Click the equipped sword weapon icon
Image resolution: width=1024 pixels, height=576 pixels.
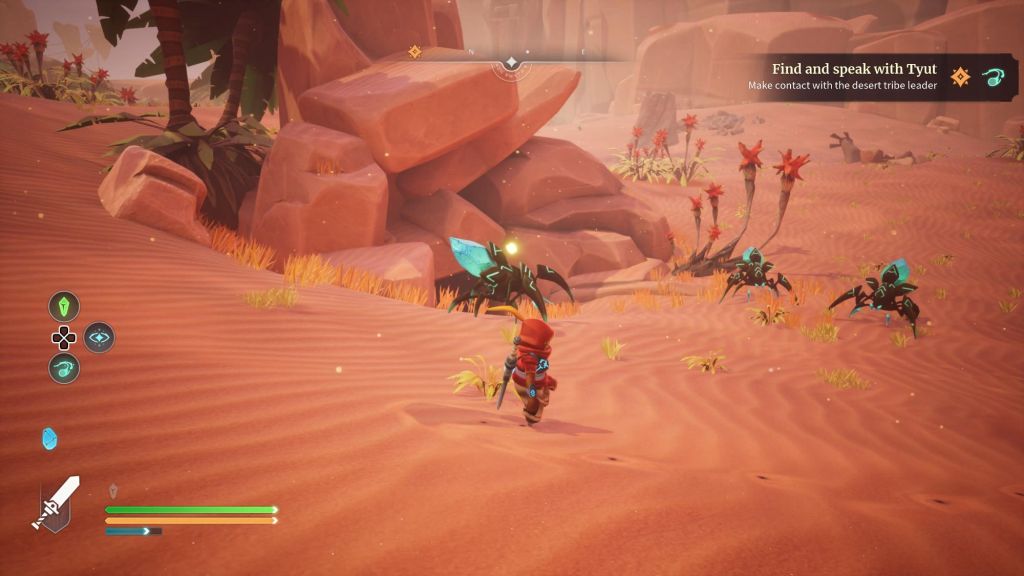[x=56, y=503]
